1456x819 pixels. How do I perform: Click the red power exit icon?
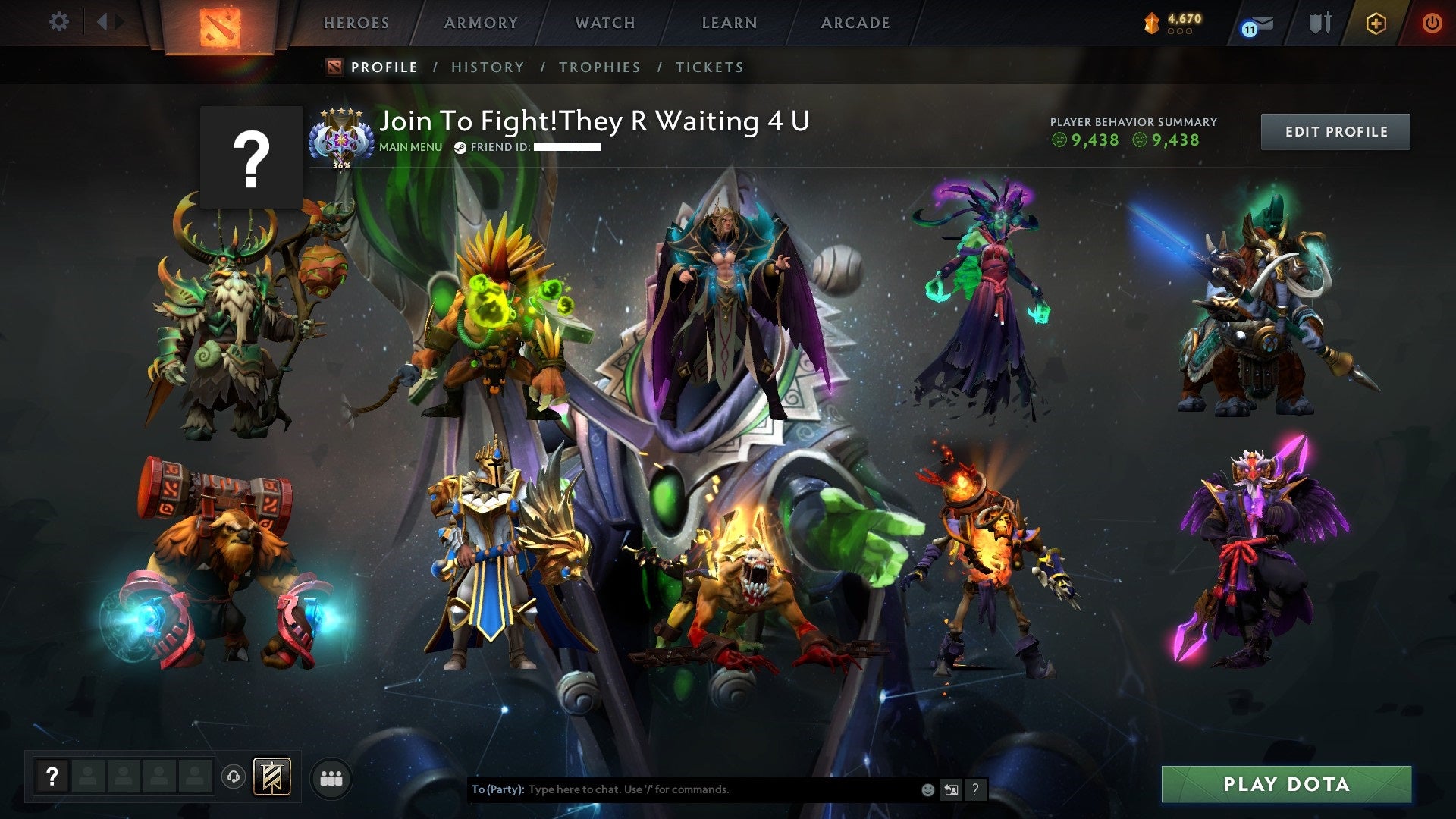1432,23
